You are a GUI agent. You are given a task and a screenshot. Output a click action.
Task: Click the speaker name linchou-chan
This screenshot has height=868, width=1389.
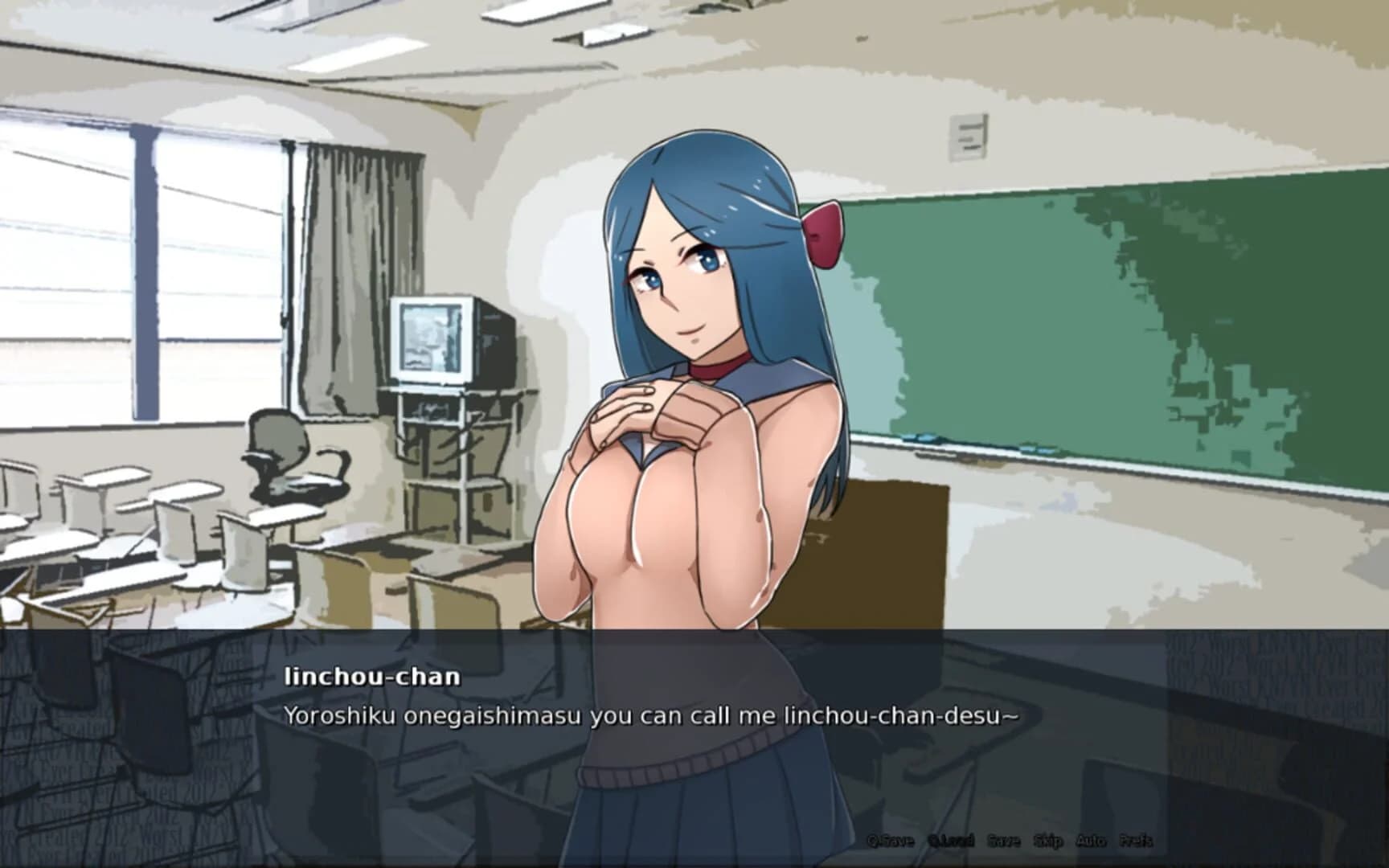click(x=371, y=676)
